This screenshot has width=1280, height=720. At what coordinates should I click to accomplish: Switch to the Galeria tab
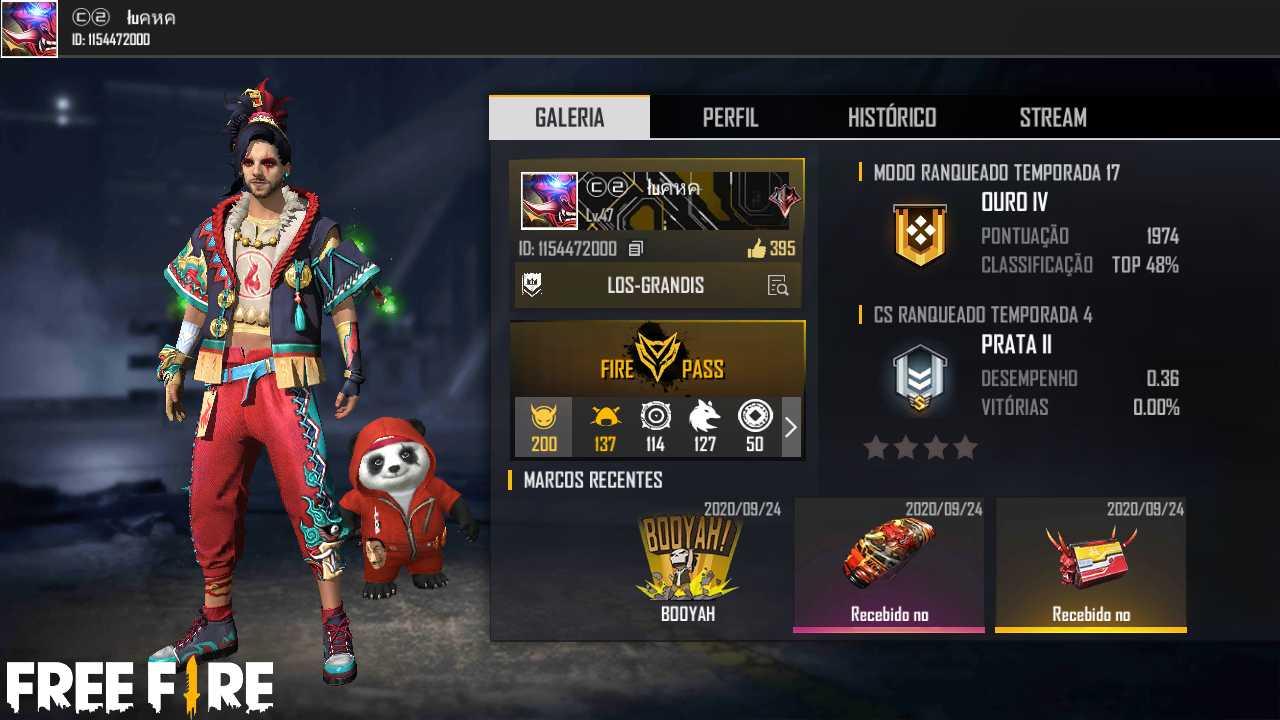tap(569, 117)
